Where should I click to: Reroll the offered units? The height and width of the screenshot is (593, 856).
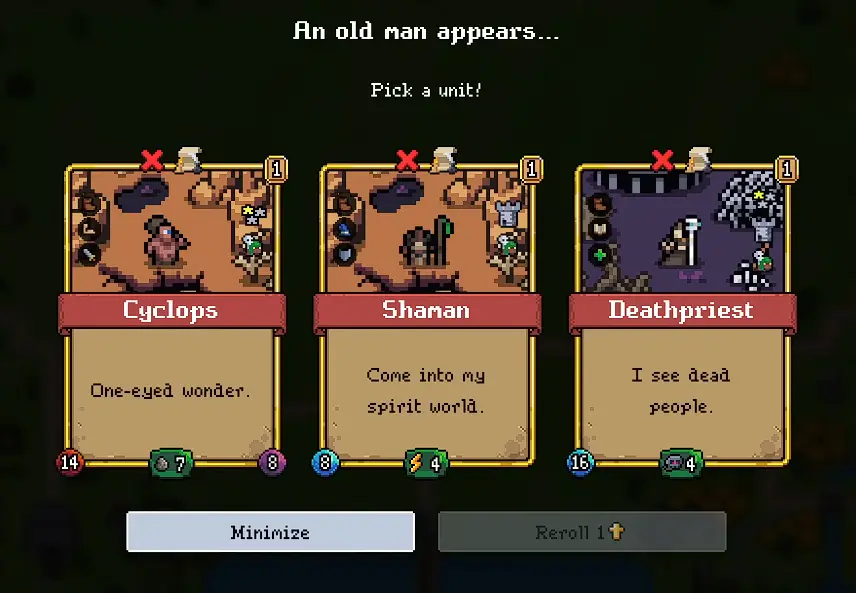581,532
